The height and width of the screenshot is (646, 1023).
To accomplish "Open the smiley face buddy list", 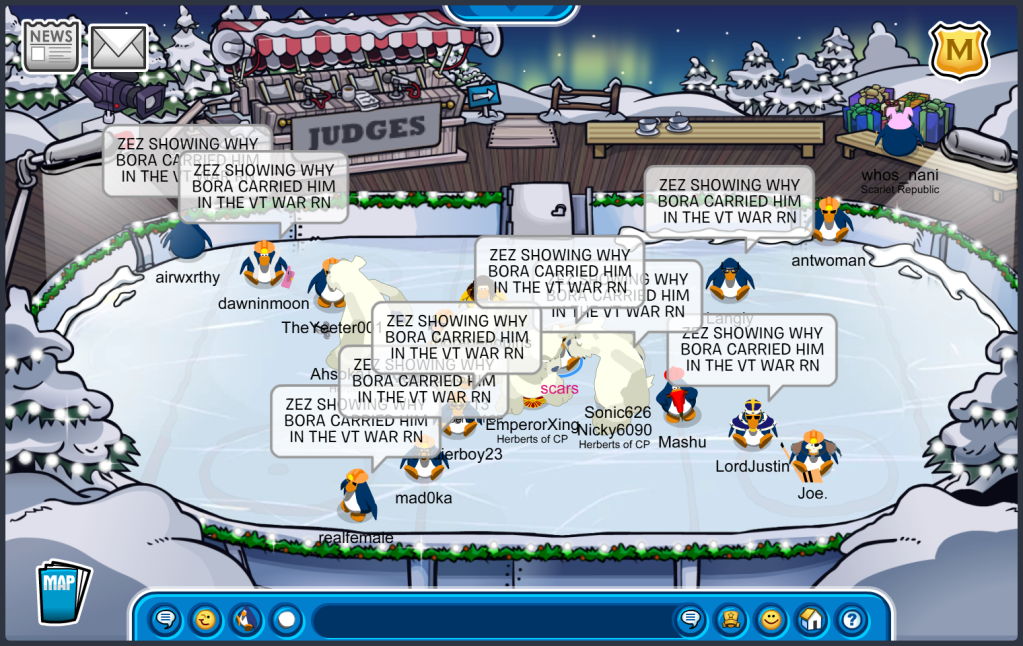I will pos(770,620).
